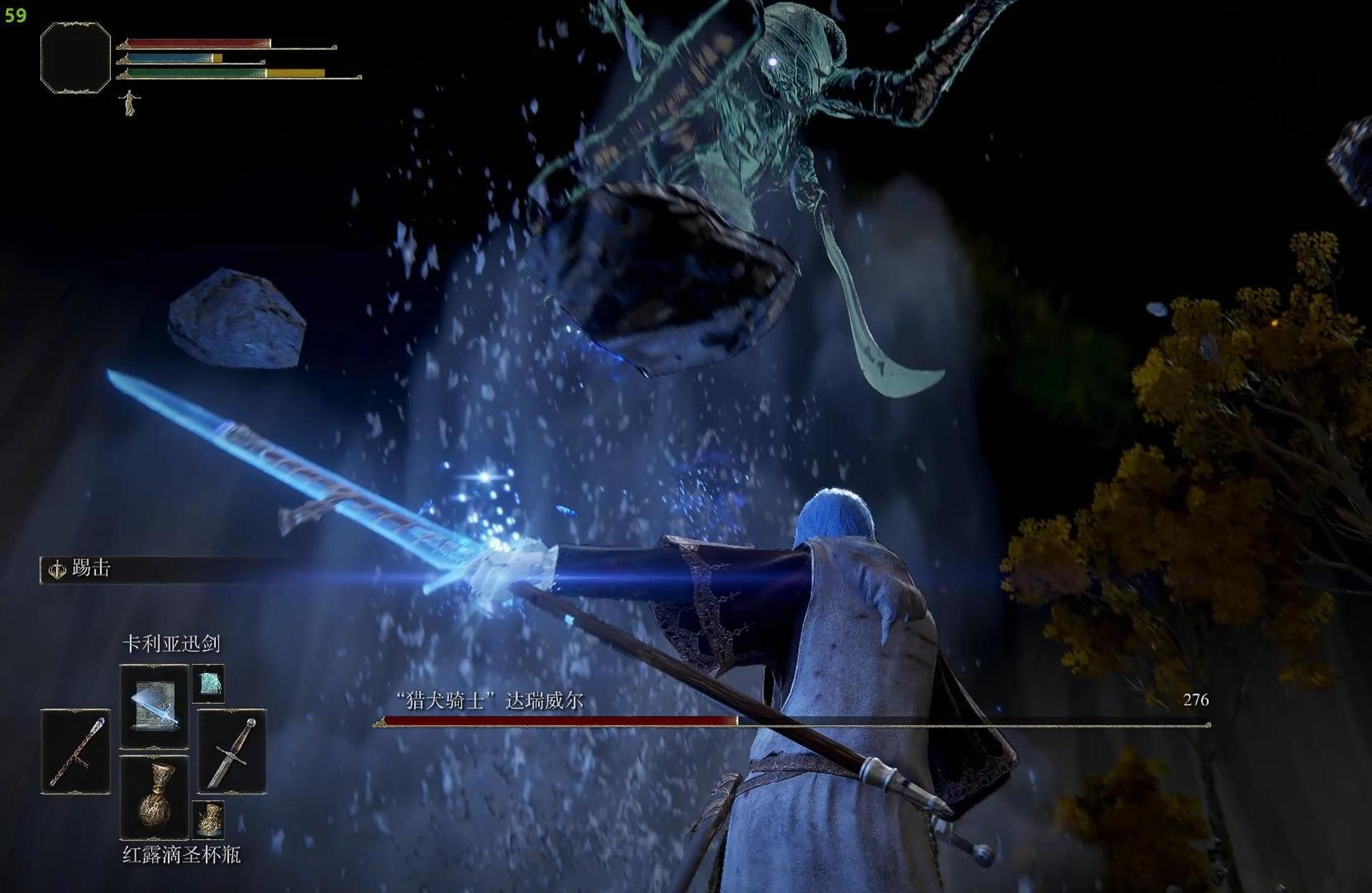Select the Carian Slicer spell slot

pyautogui.click(x=154, y=706)
